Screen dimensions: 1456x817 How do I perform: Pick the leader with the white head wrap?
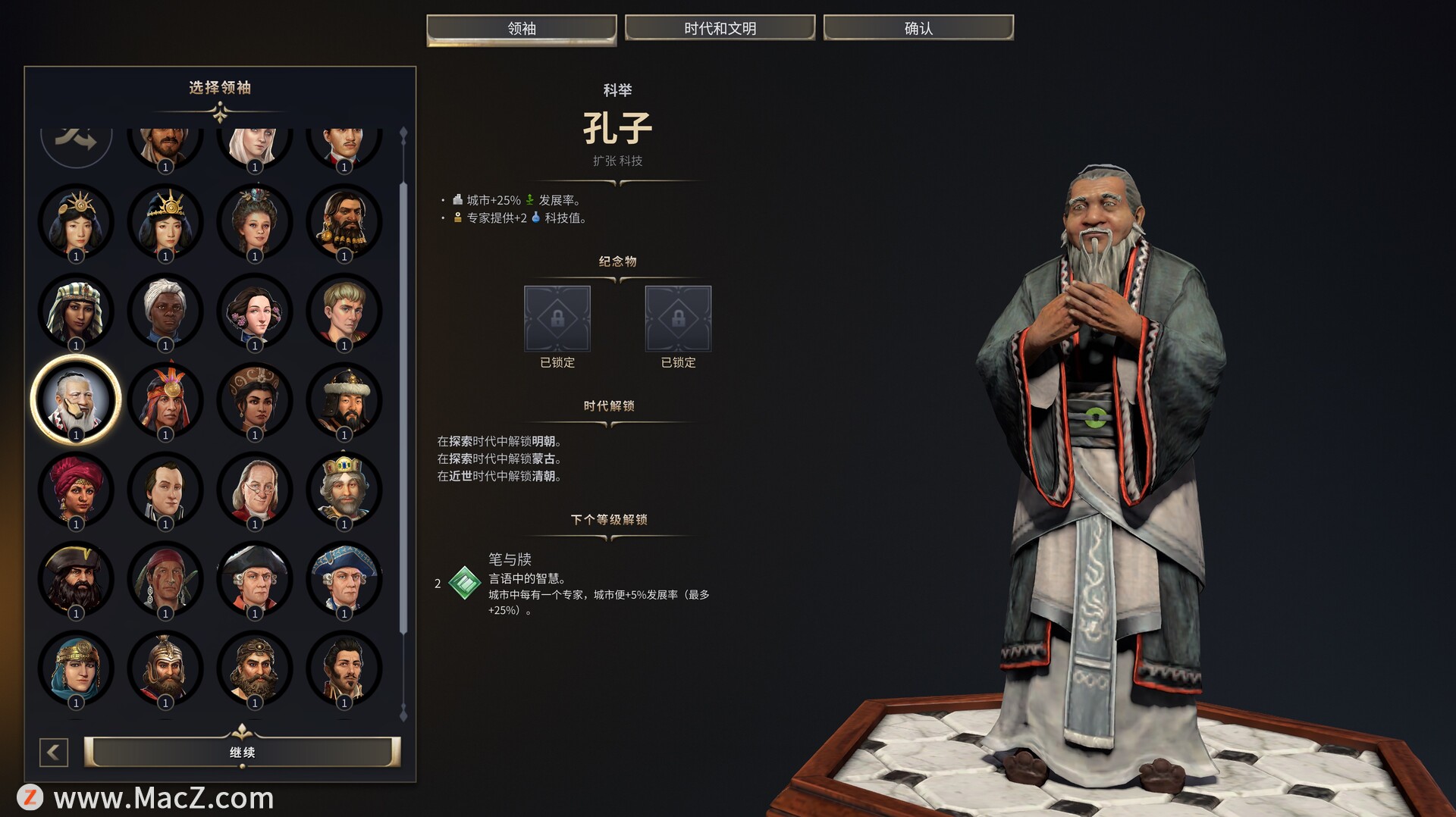click(x=165, y=311)
